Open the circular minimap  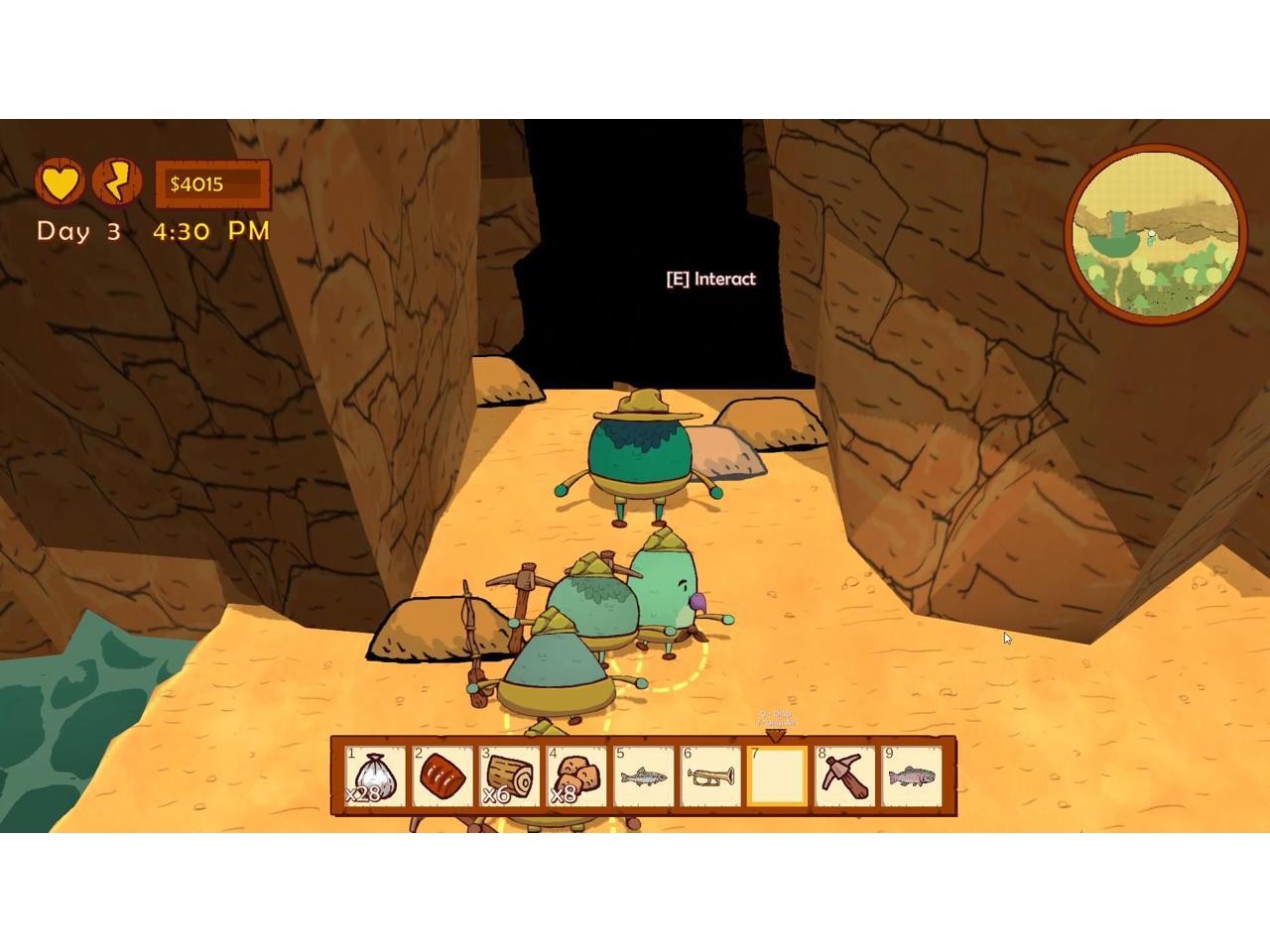(1155, 235)
